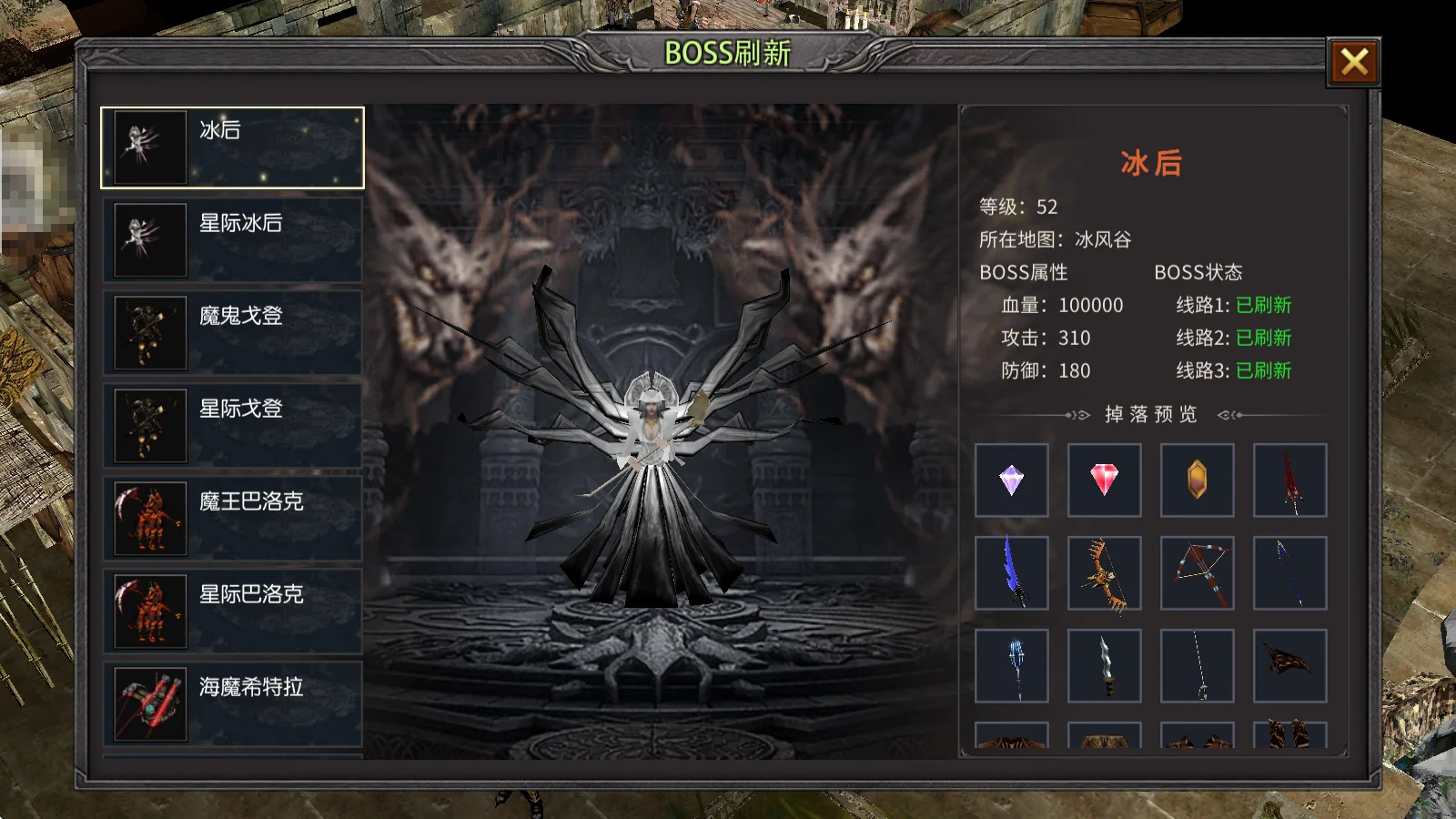
Task: Click the blue spear drop icon
Action: (x=1289, y=573)
